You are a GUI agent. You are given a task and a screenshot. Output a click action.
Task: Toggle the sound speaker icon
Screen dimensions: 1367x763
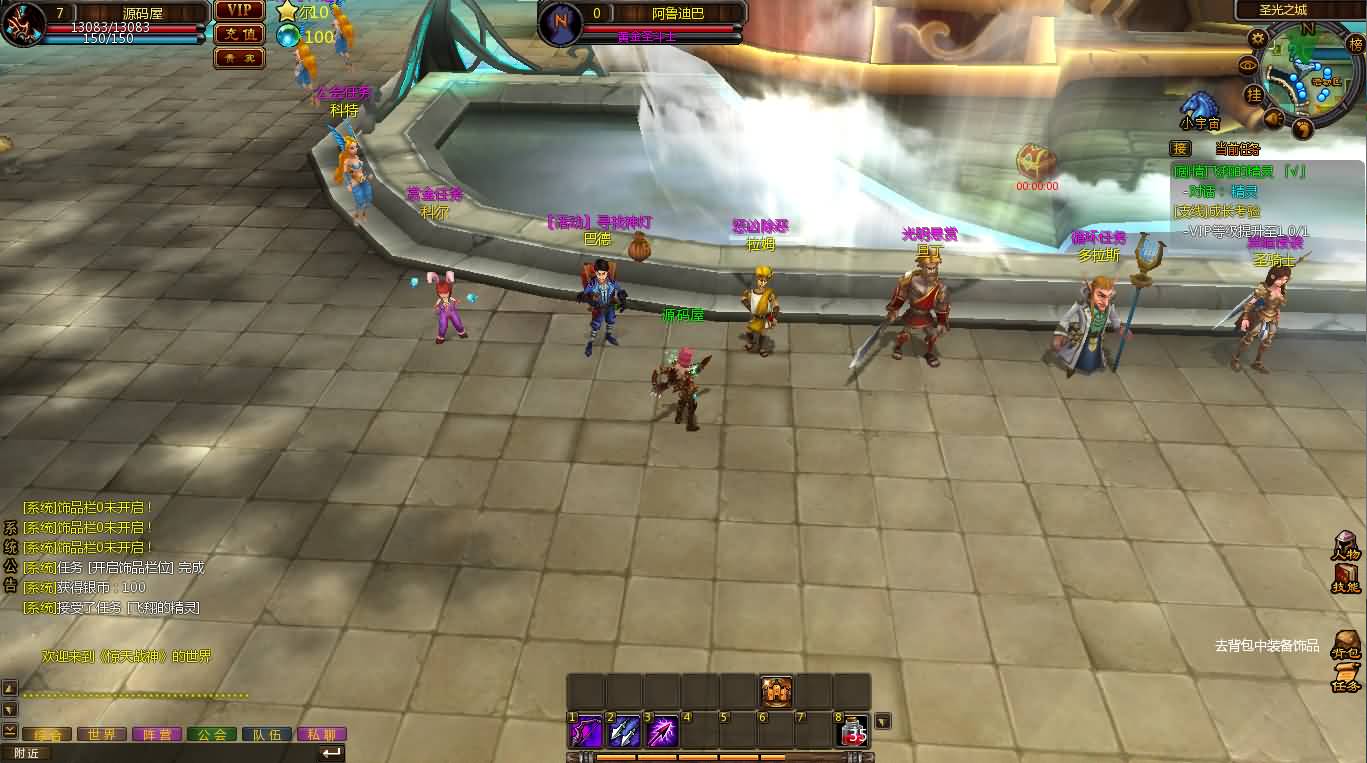(x=1274, y=118)
